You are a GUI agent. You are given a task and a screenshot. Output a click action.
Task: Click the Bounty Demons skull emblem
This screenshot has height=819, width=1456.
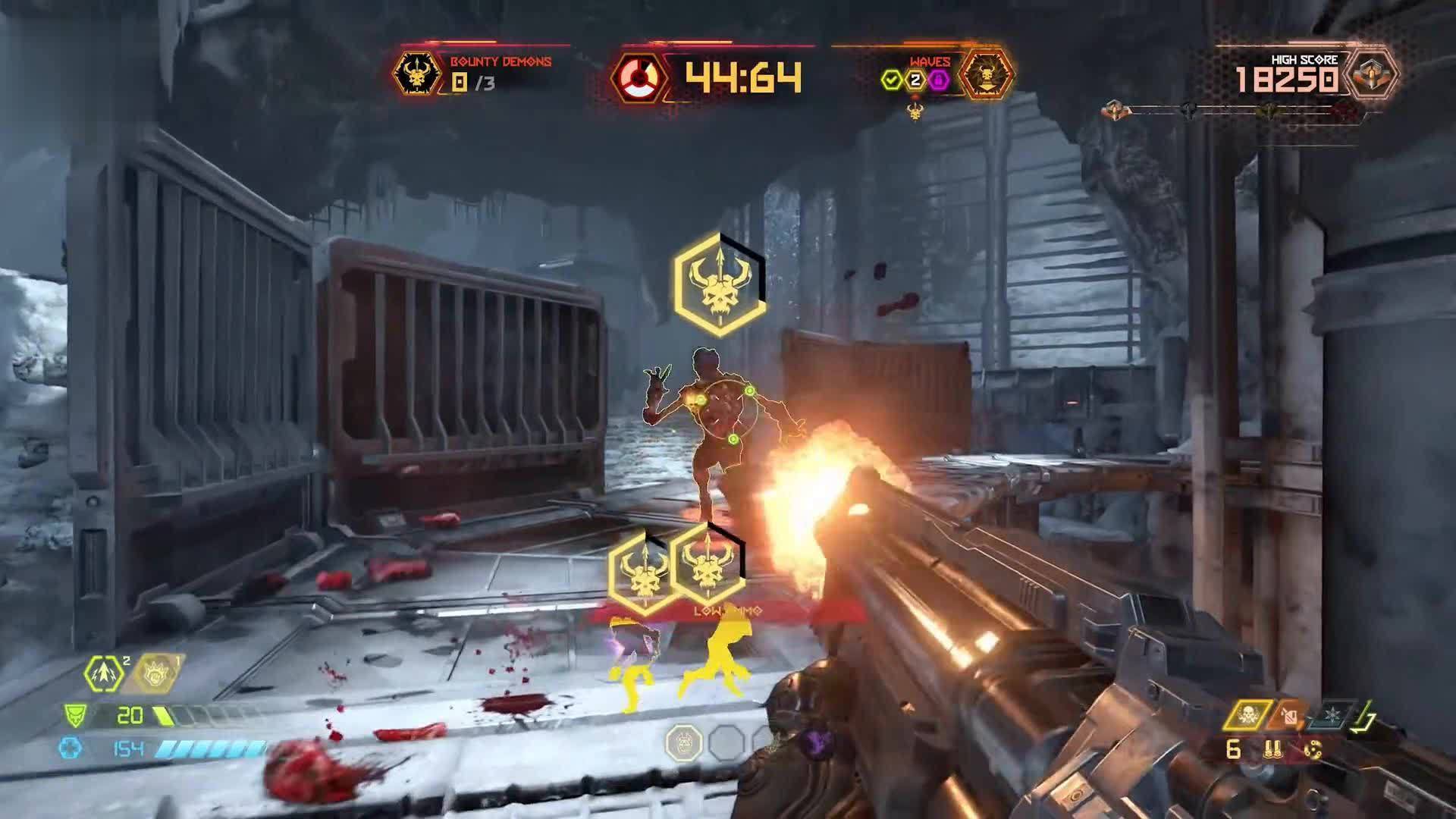point(416,74)
